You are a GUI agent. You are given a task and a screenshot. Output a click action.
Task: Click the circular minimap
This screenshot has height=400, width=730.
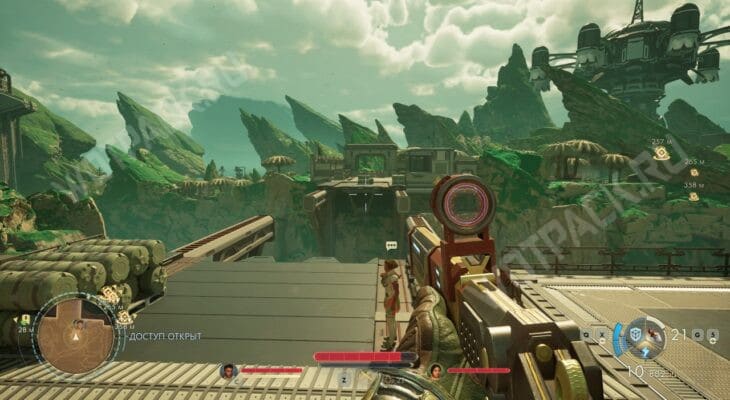point(75,337)
